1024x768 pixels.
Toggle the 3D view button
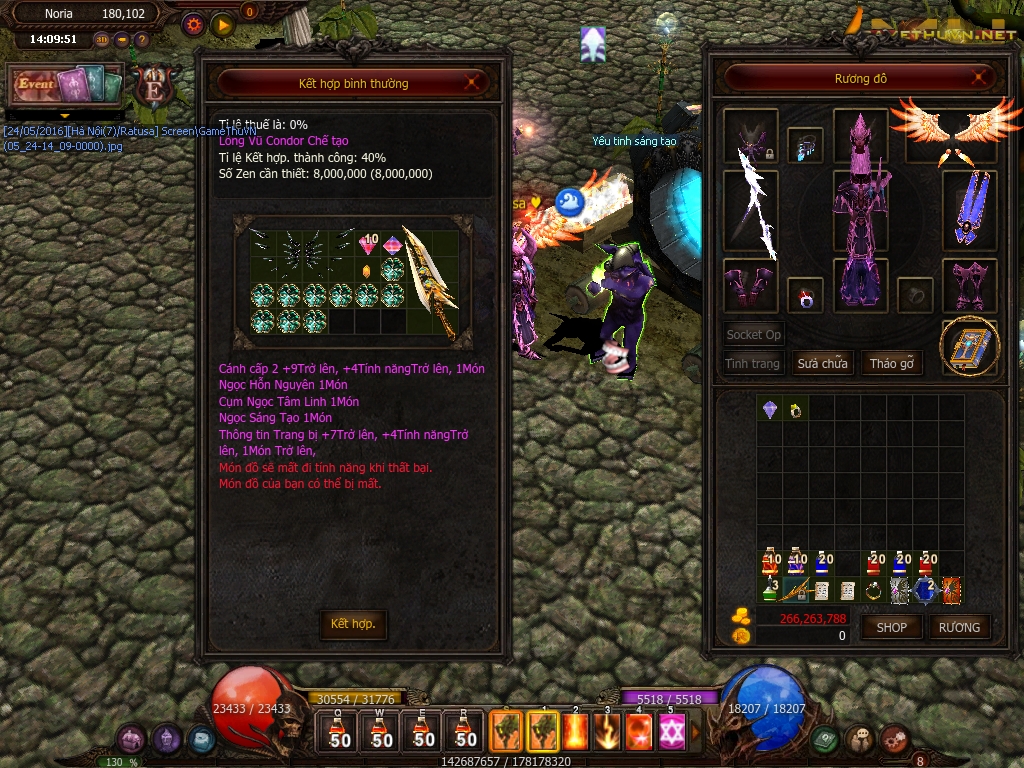[x=102, y=40]
